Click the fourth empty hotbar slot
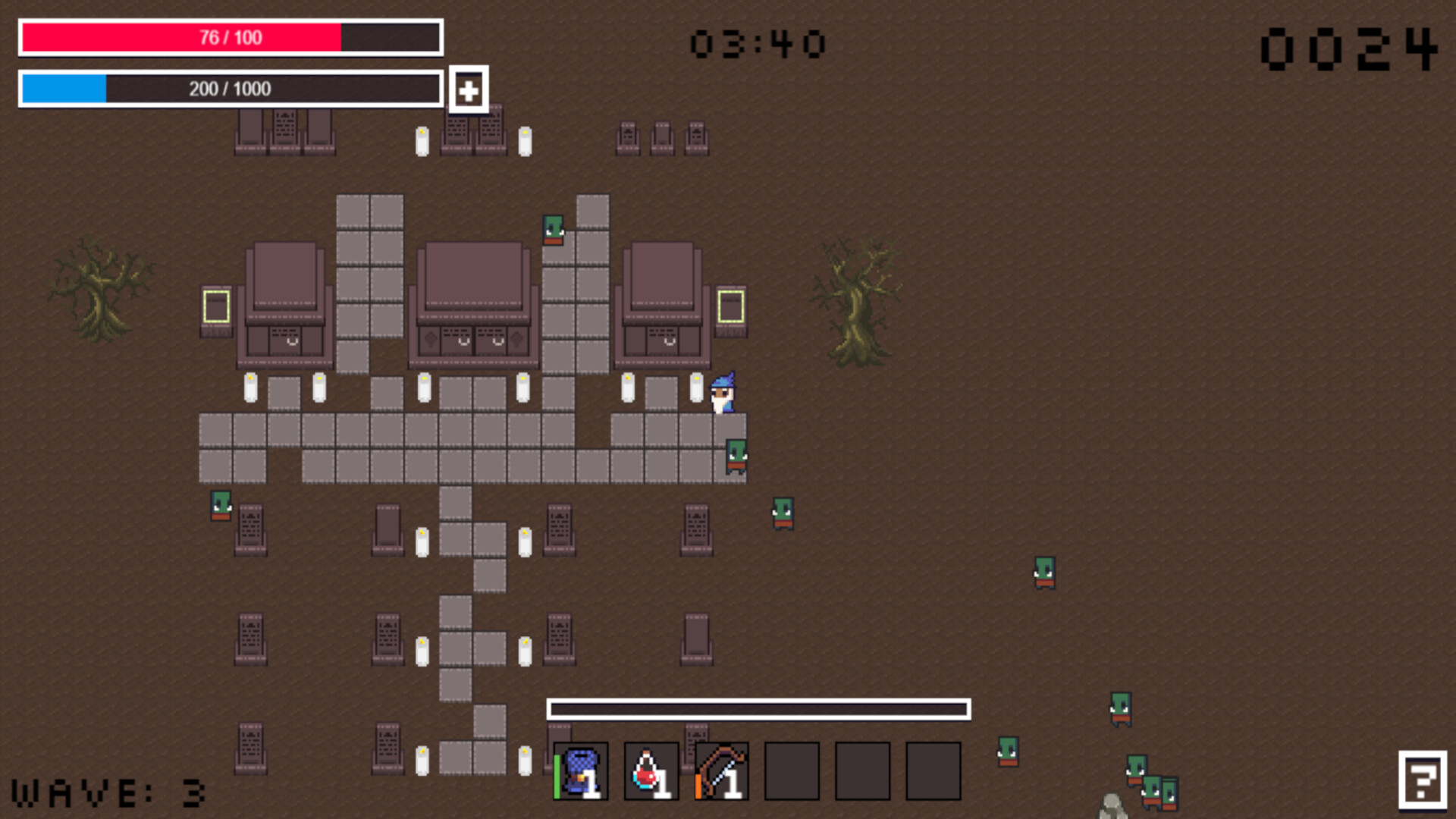 (x=791, y=770)
